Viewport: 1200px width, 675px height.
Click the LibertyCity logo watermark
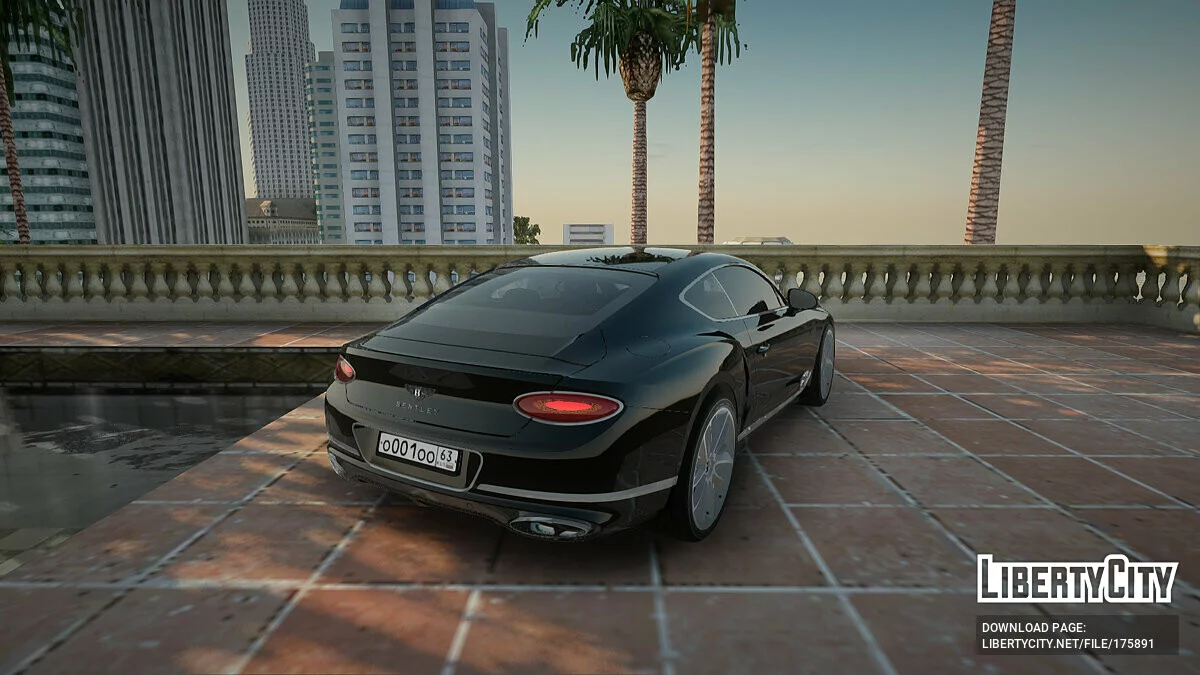pos(1077,579)
